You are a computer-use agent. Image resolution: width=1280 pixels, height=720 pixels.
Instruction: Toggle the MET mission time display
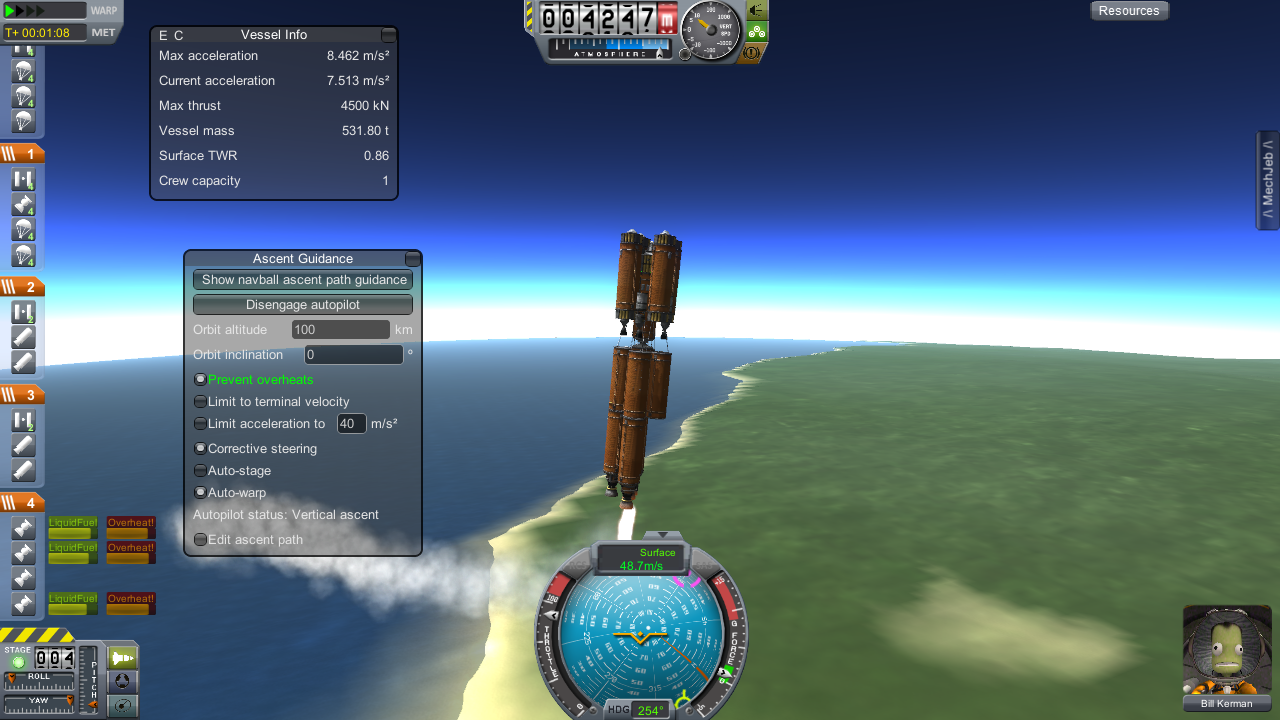104,33
